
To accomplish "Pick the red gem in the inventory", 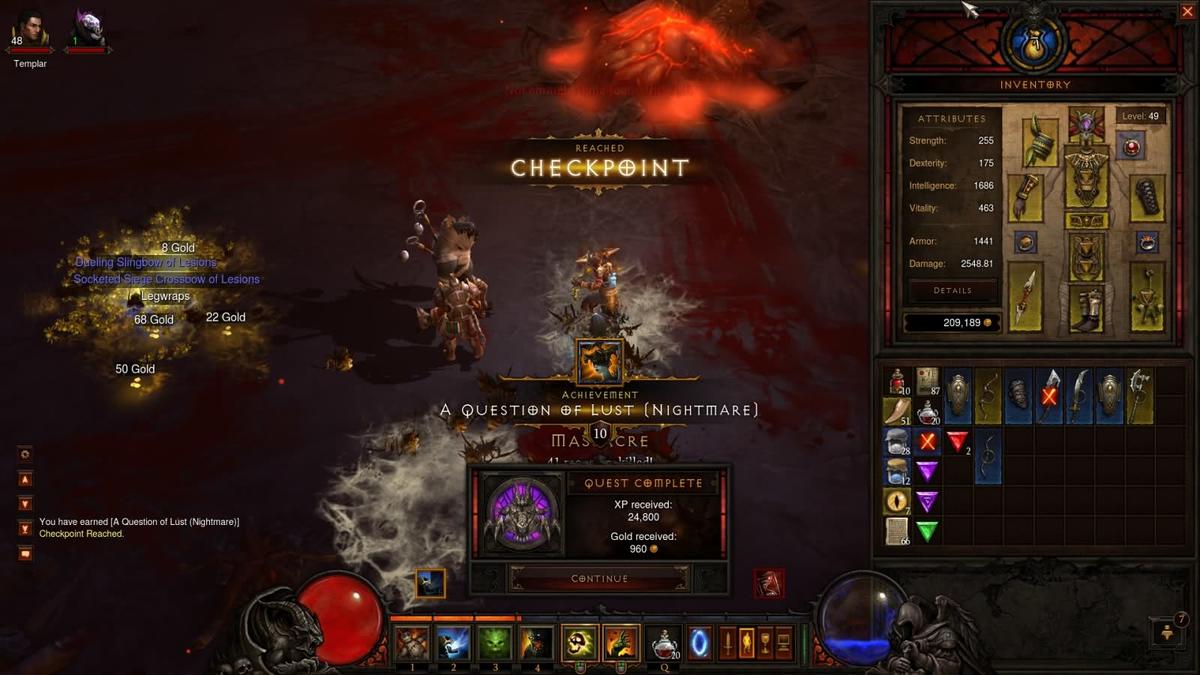I will [958, 441].
